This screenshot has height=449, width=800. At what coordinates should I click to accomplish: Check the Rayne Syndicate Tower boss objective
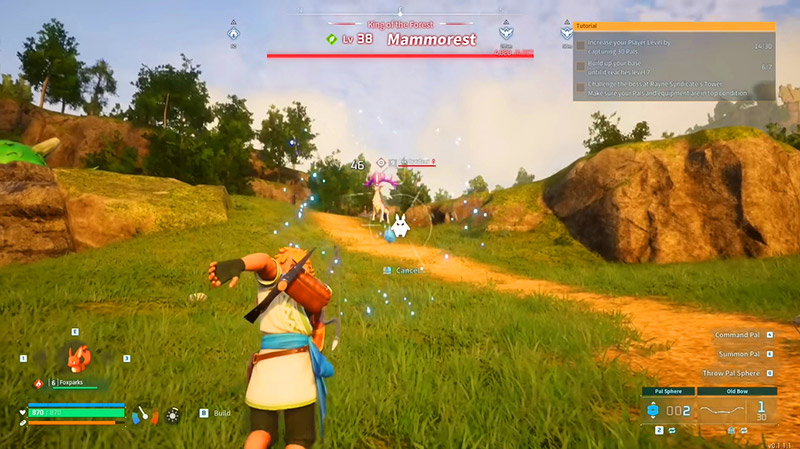pyautogui.click(x=580, y=87)
